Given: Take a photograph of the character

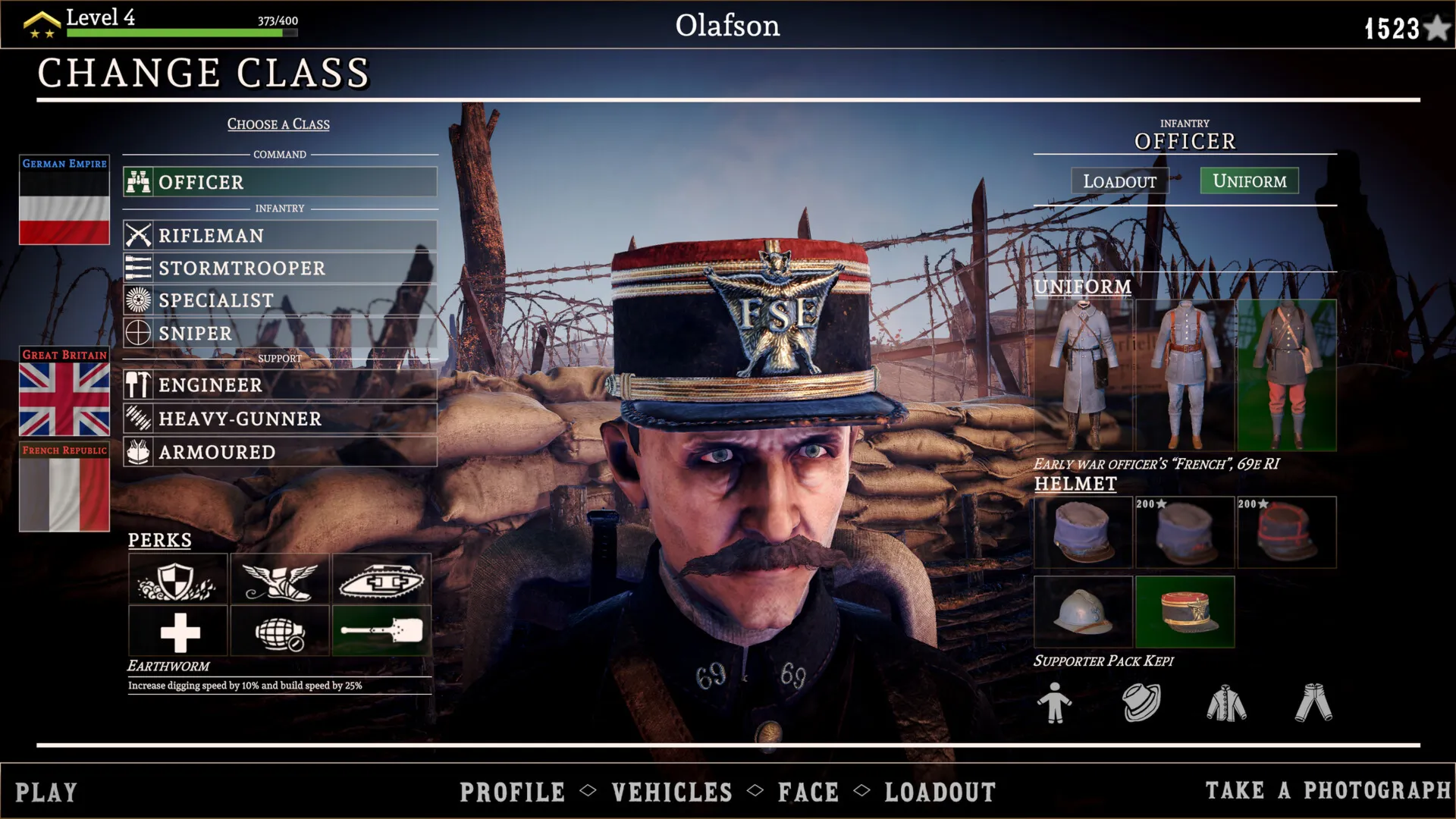Looking at the screenshot, I should pos(1328,791).
